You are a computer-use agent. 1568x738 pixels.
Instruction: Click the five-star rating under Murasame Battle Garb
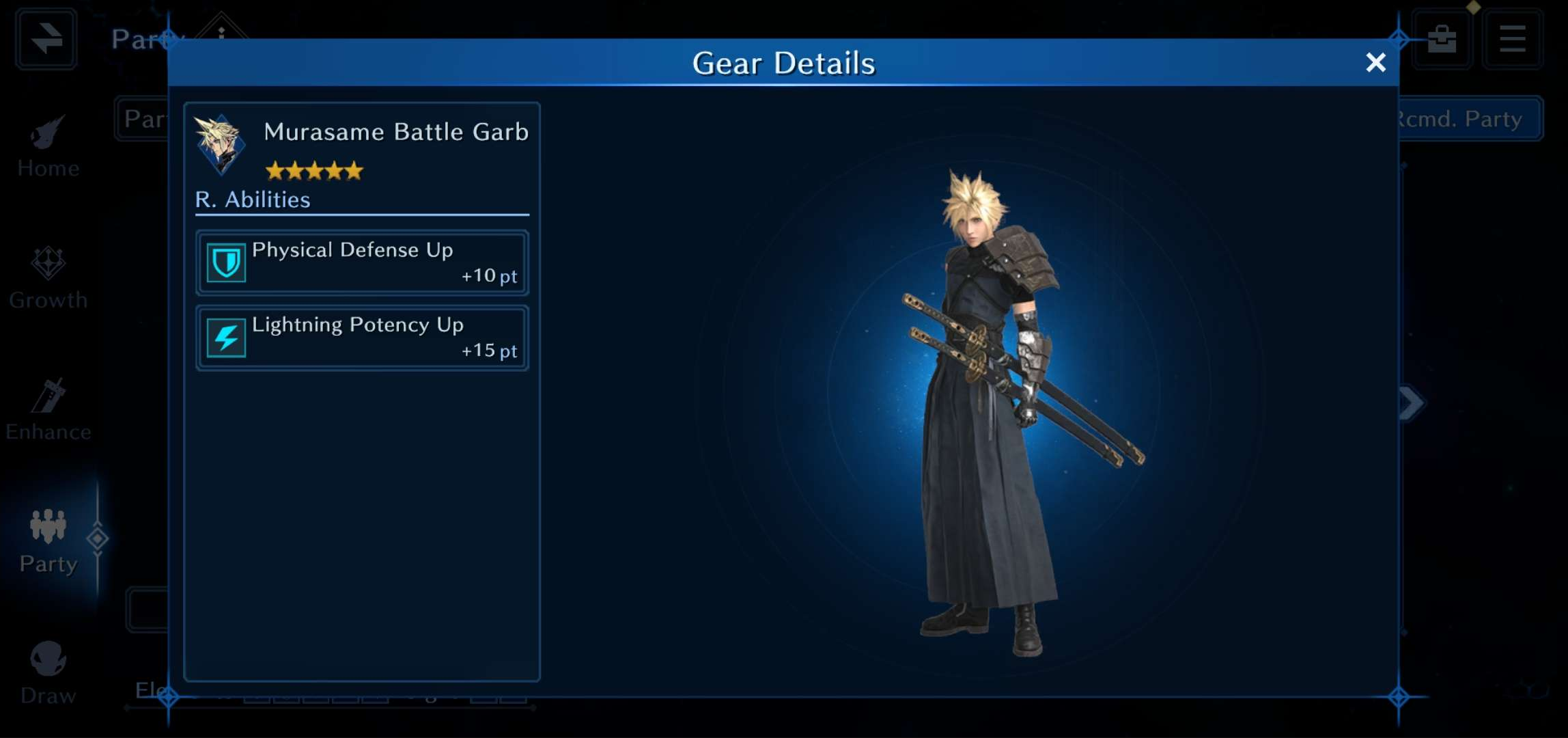(x=314, y=169)
